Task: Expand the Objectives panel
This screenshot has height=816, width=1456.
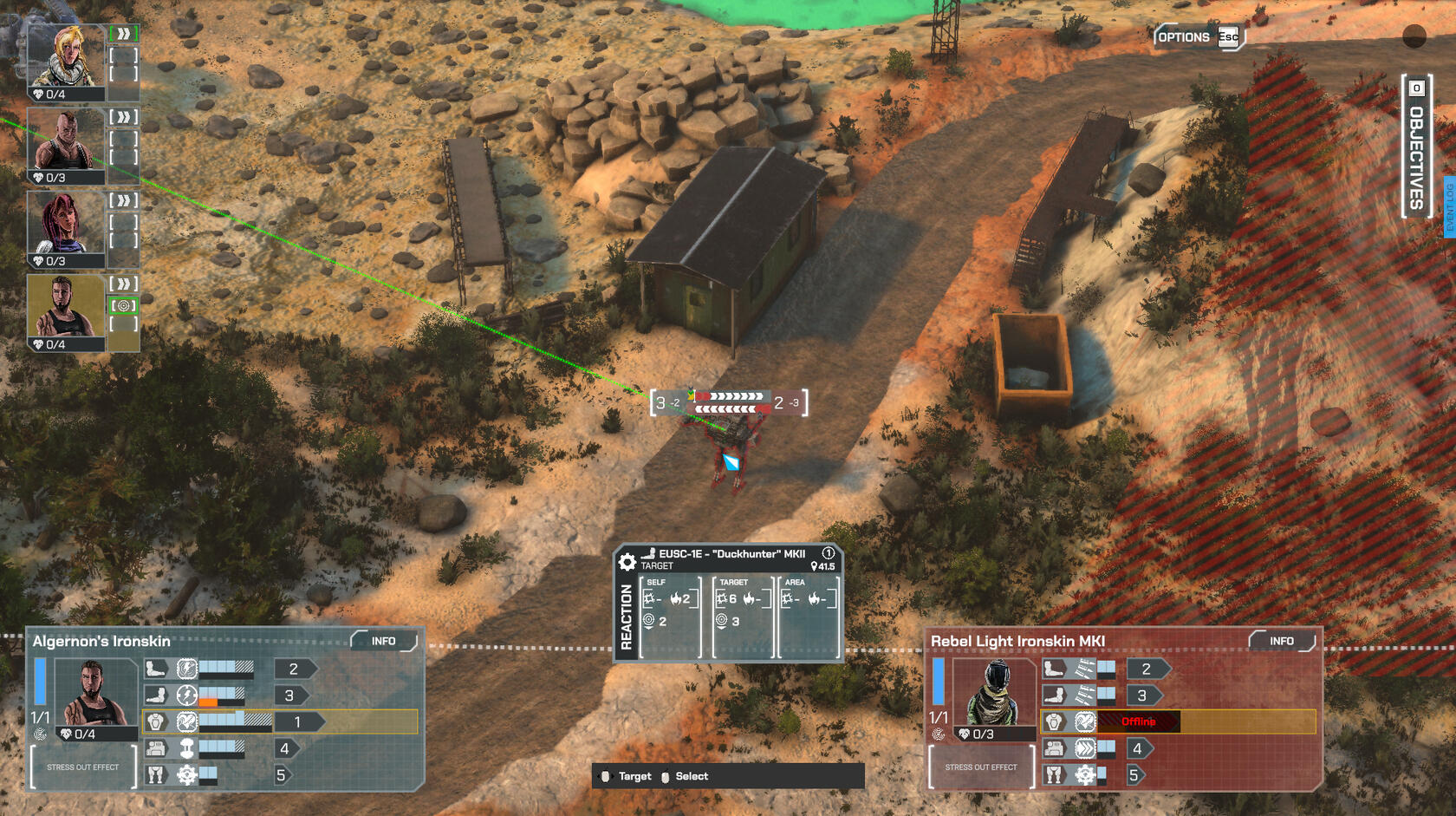Action: tap(1416, 146)
